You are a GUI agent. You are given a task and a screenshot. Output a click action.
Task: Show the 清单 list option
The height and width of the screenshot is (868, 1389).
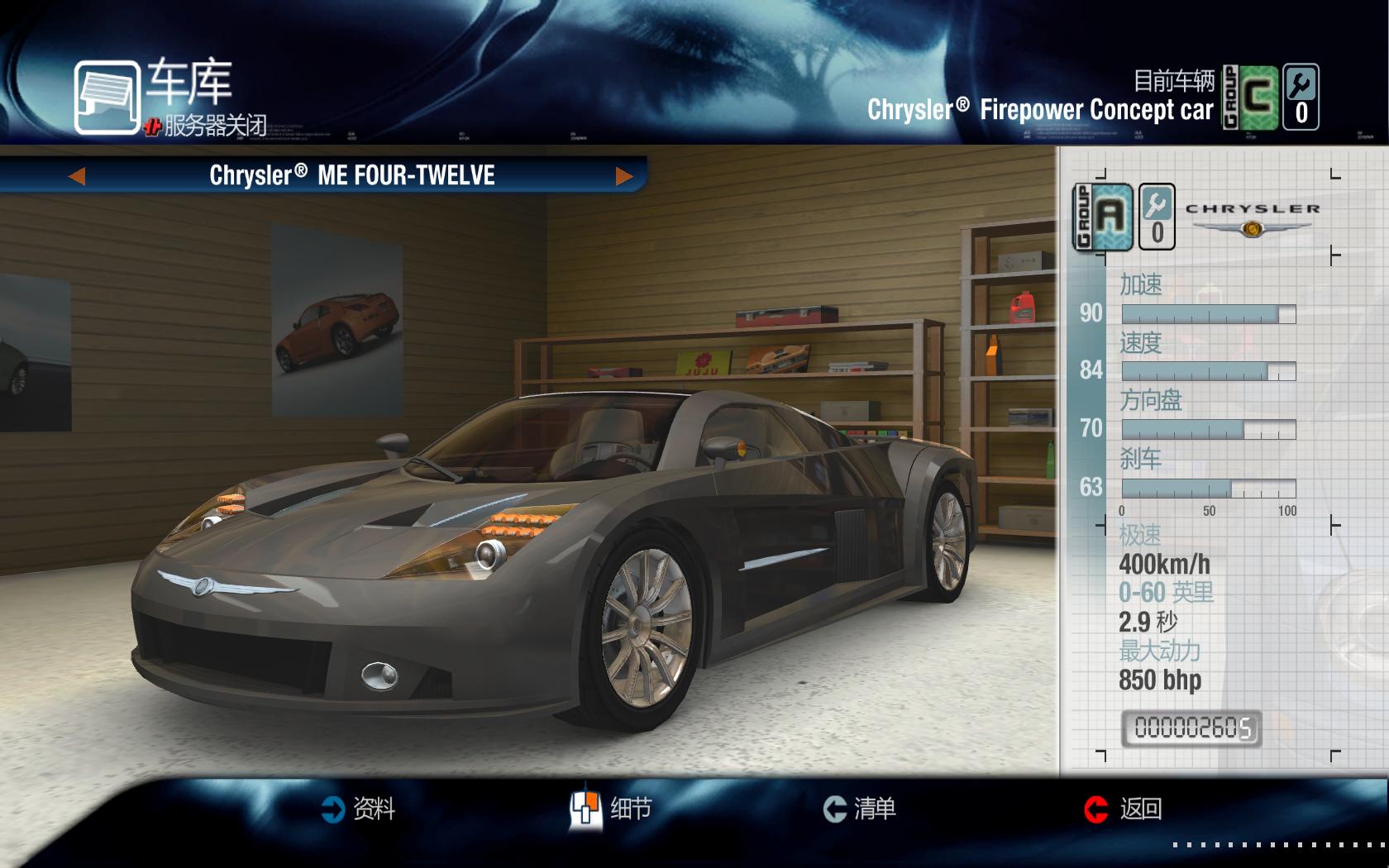[860, 808]
